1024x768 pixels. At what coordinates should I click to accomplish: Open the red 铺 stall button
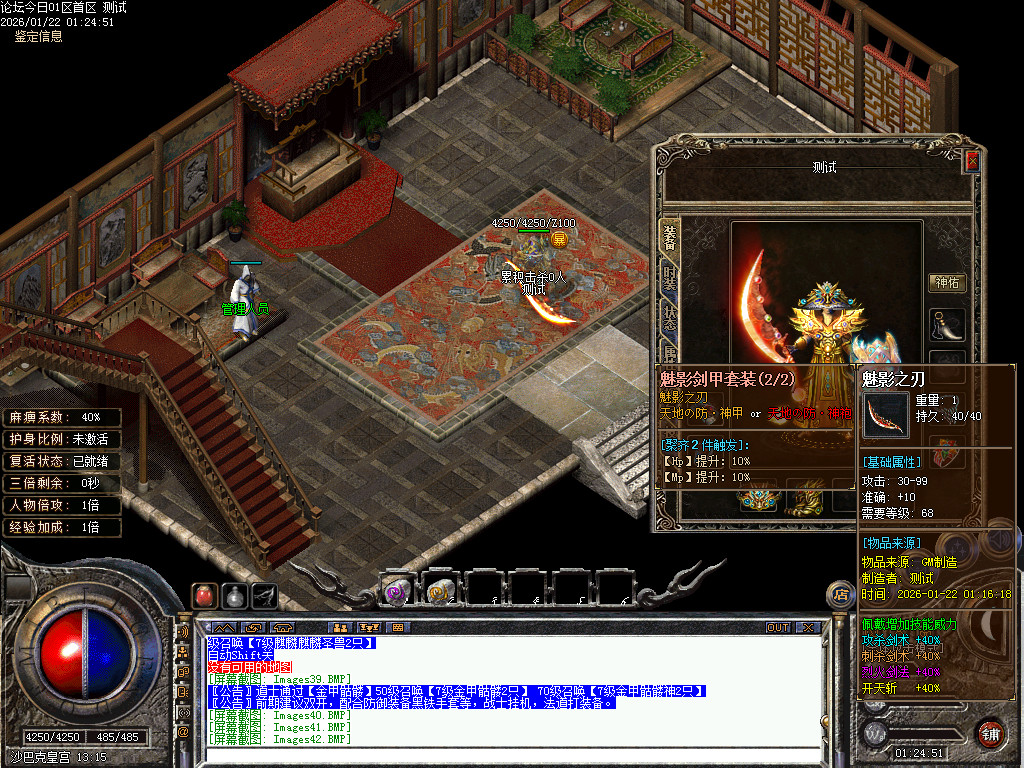tap(991, 732)
